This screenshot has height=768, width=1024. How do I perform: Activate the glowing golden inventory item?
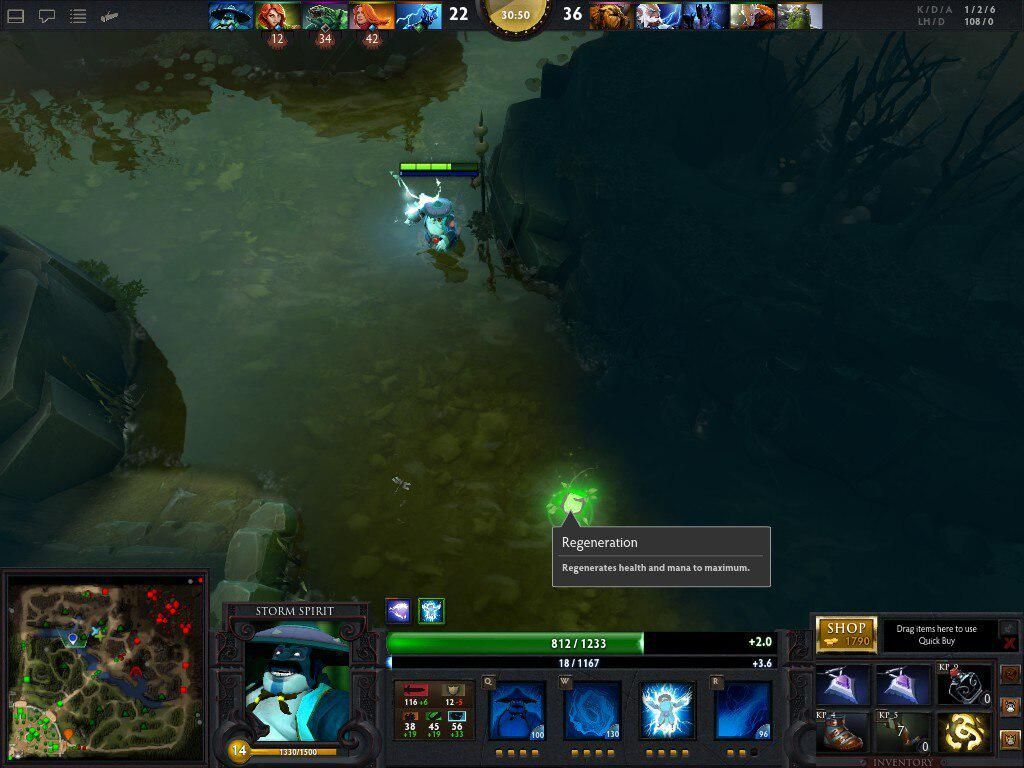[963, 733]
